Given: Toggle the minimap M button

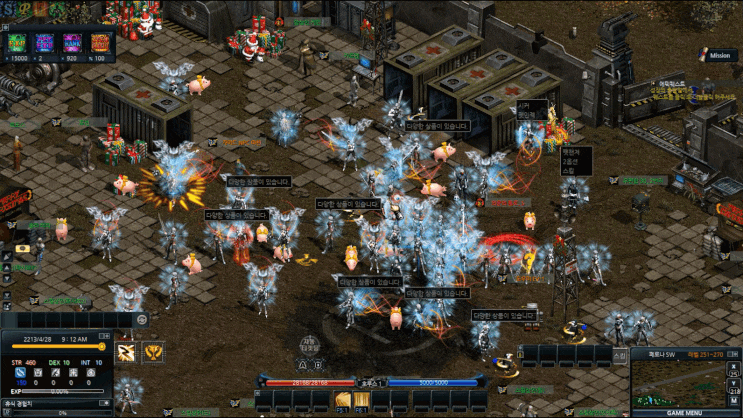Looking at the screenshot, I should (x=735, y=398).
